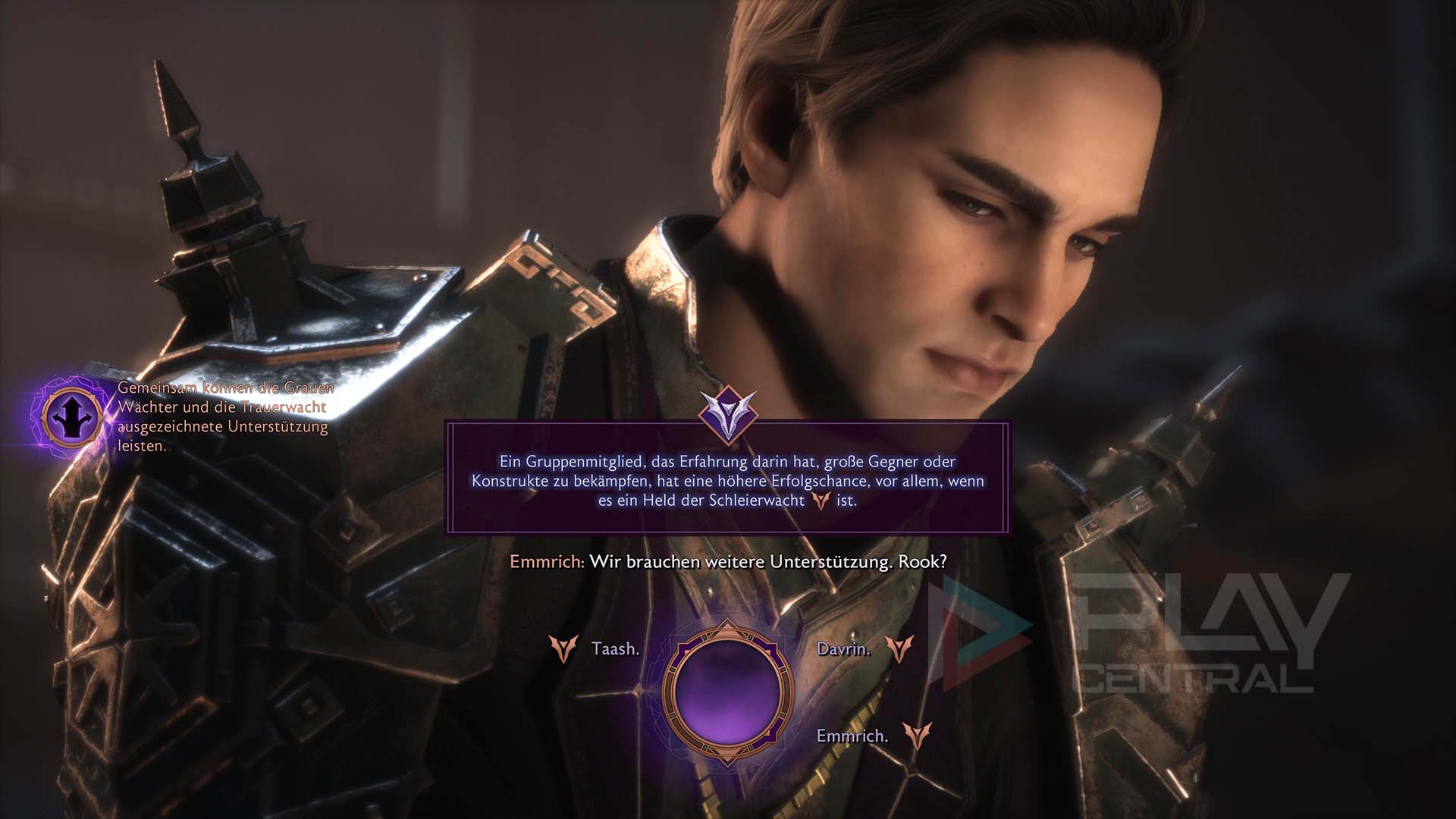
Task: Choose Taash as the dialogue reply
Action: pos(614,649)
